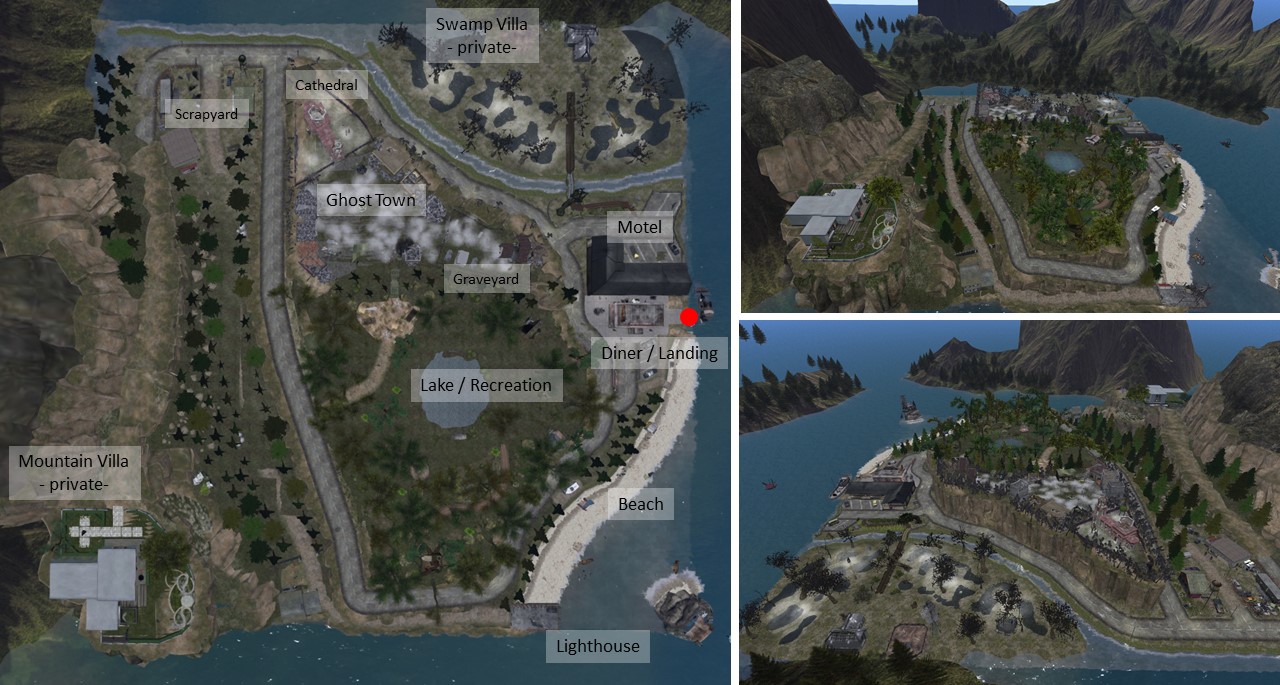Image resolution: width=1280 pixels, height=685 pixels.
Task: Select the Lake / Recreation label
Action: click(x=486, y=385)
